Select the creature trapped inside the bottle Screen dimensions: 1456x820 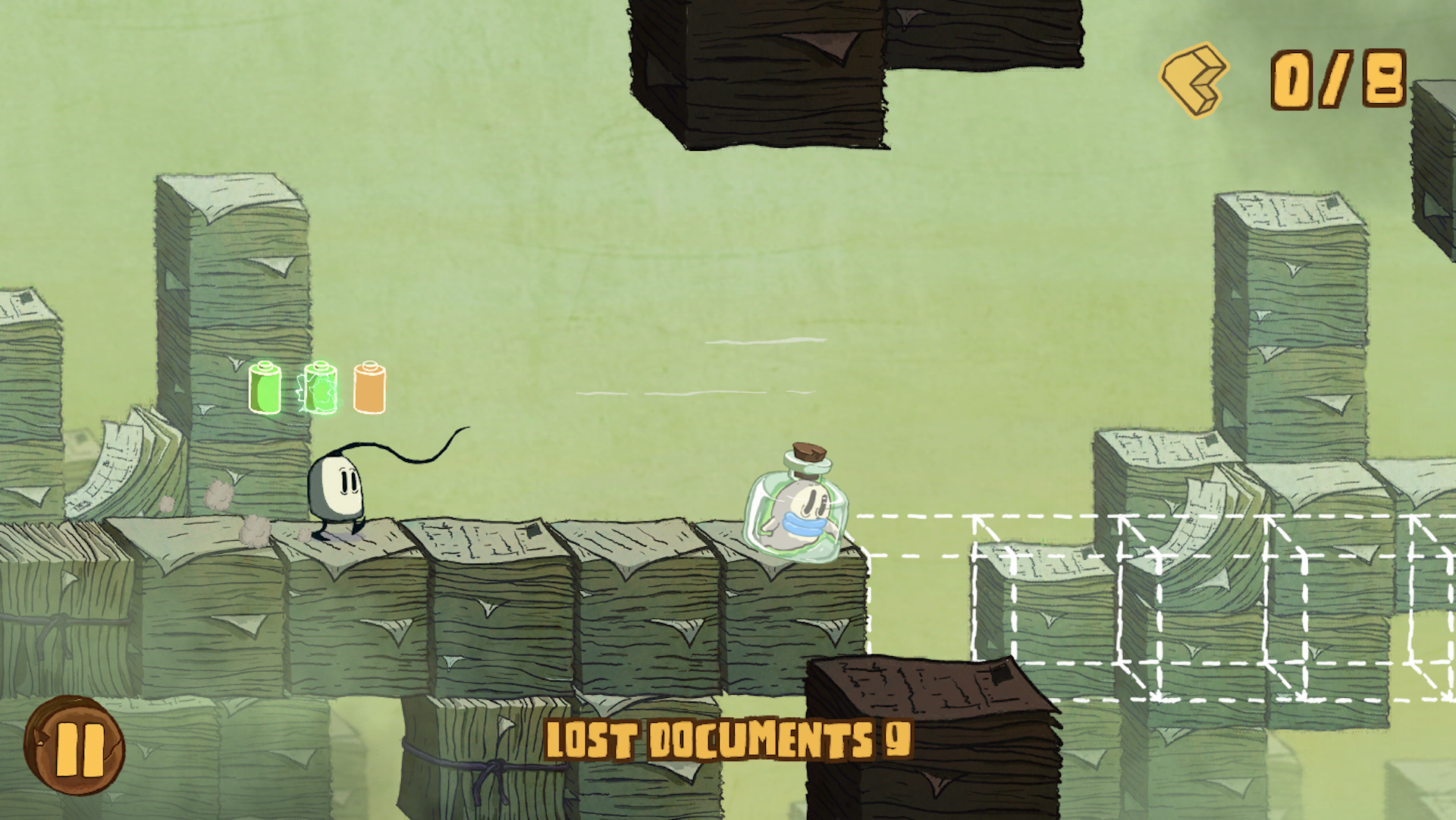pos(800,512)
